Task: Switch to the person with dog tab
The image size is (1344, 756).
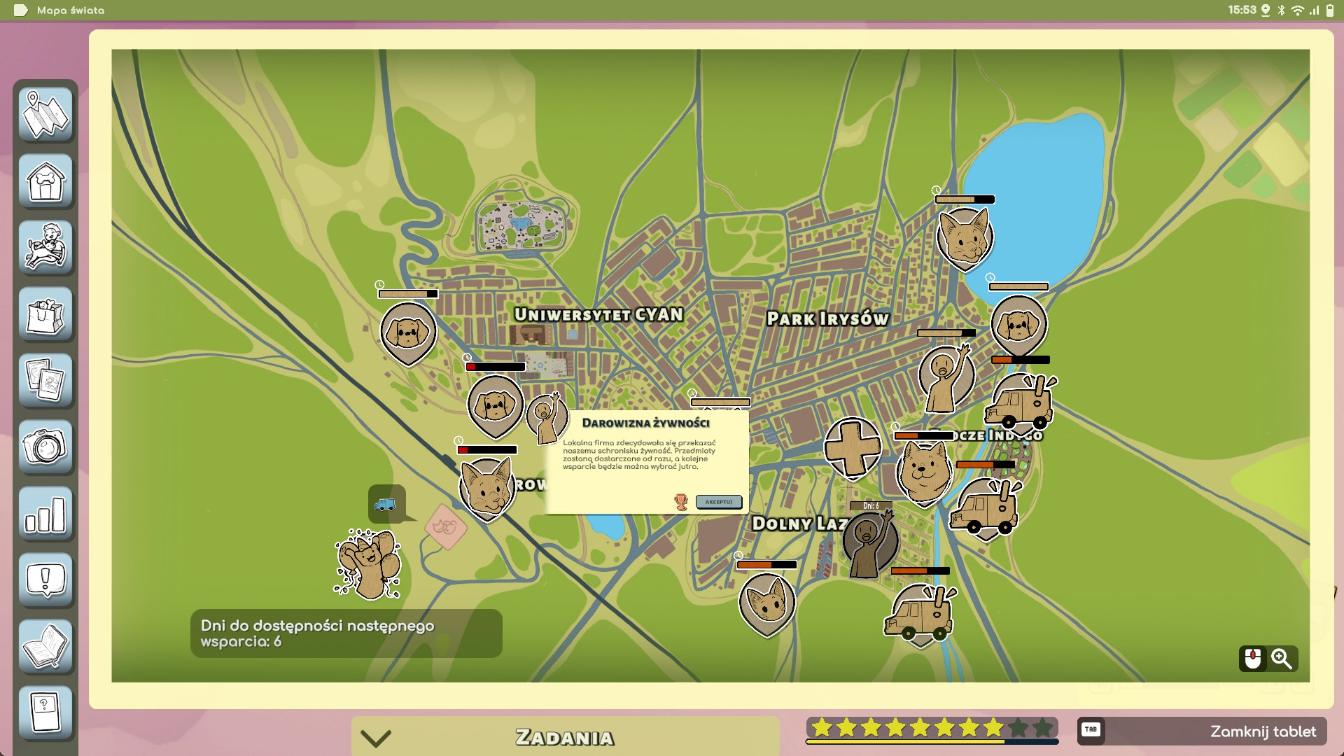Action: pyautogui.click(x=46, y=248)
